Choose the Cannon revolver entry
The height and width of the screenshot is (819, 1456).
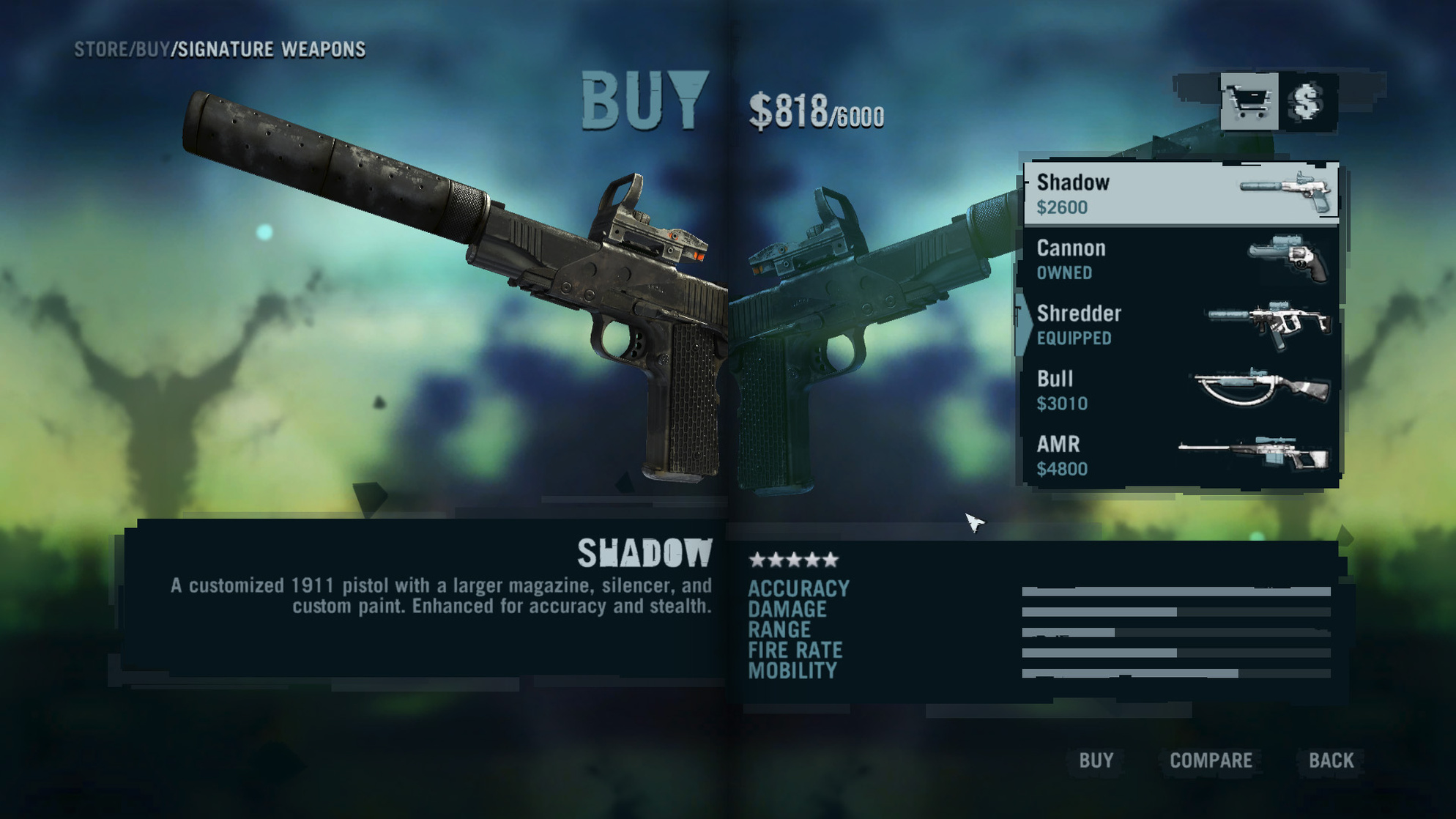pyautogui.click(x=1181, y=259)
